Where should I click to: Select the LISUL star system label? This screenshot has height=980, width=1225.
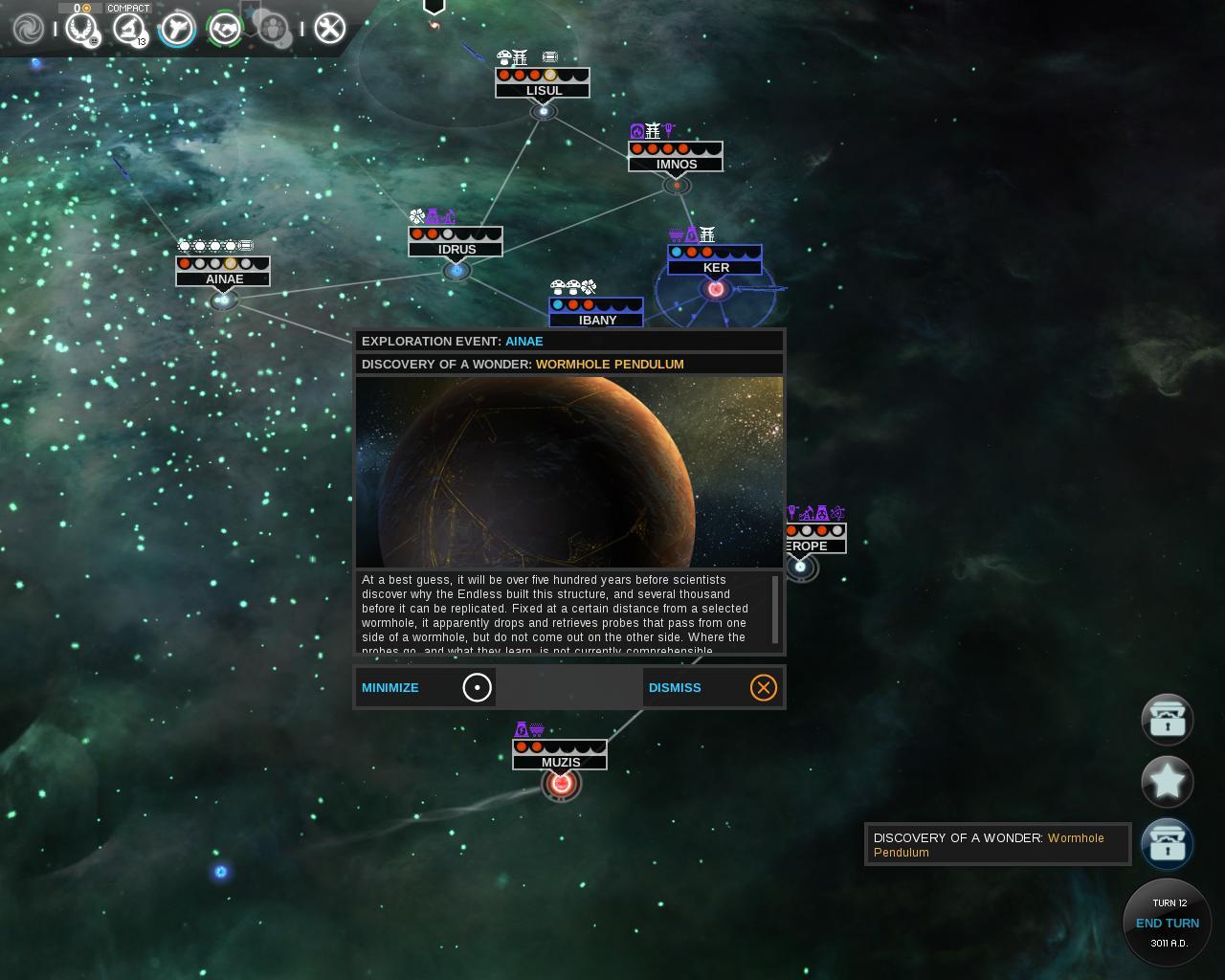pos(544,91)
